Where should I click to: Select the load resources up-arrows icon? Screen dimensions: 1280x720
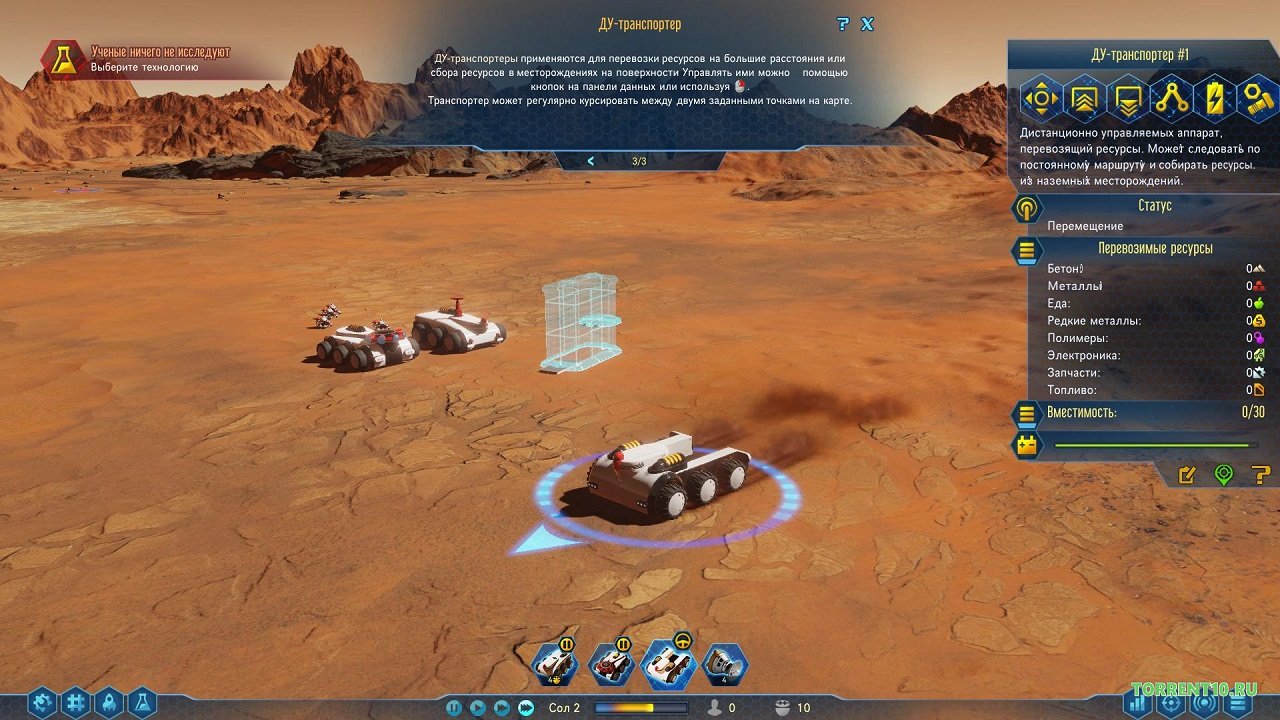click(x=1085, y=98)
